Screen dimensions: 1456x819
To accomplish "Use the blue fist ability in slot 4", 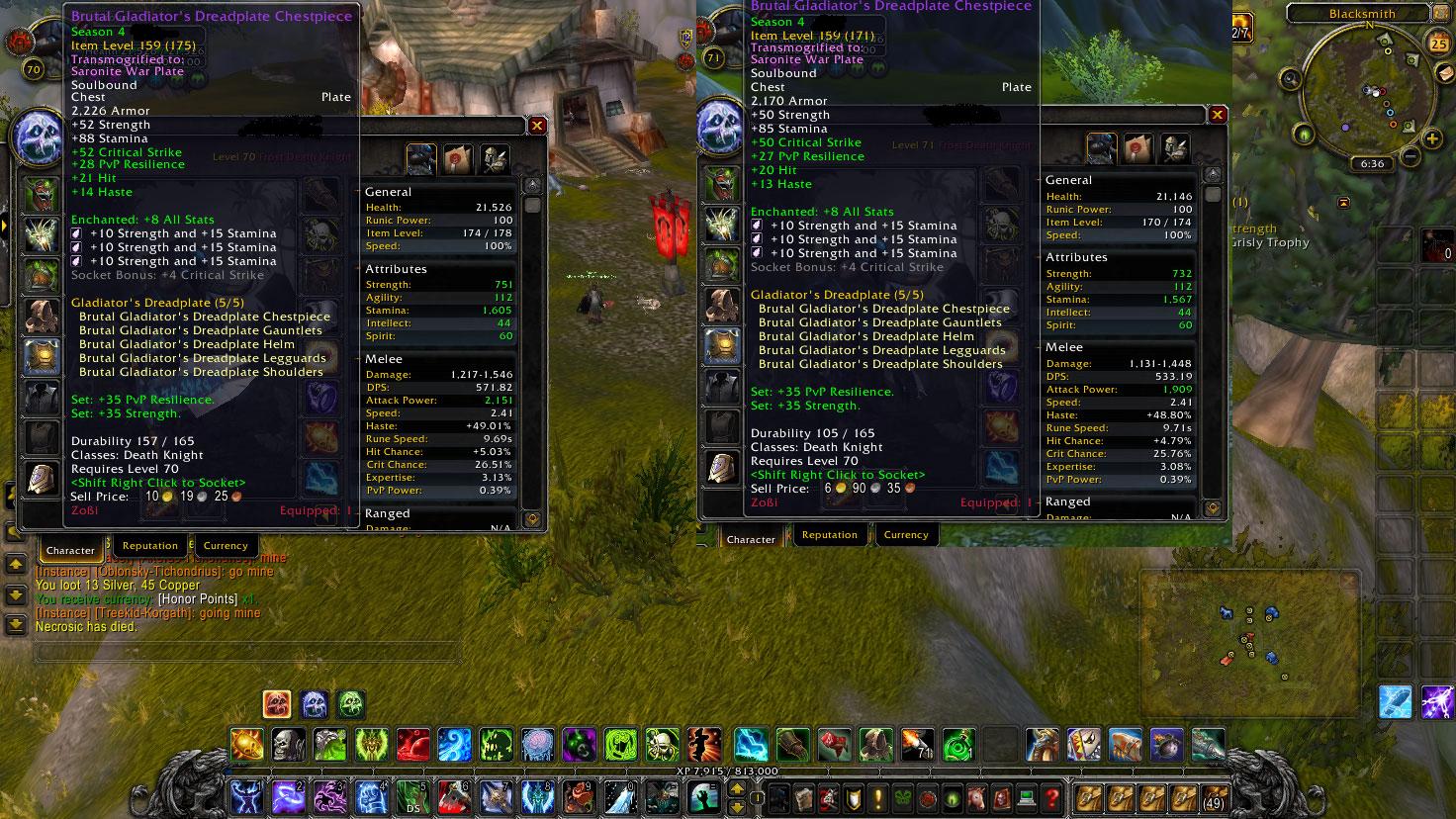I will click(371, 796).
